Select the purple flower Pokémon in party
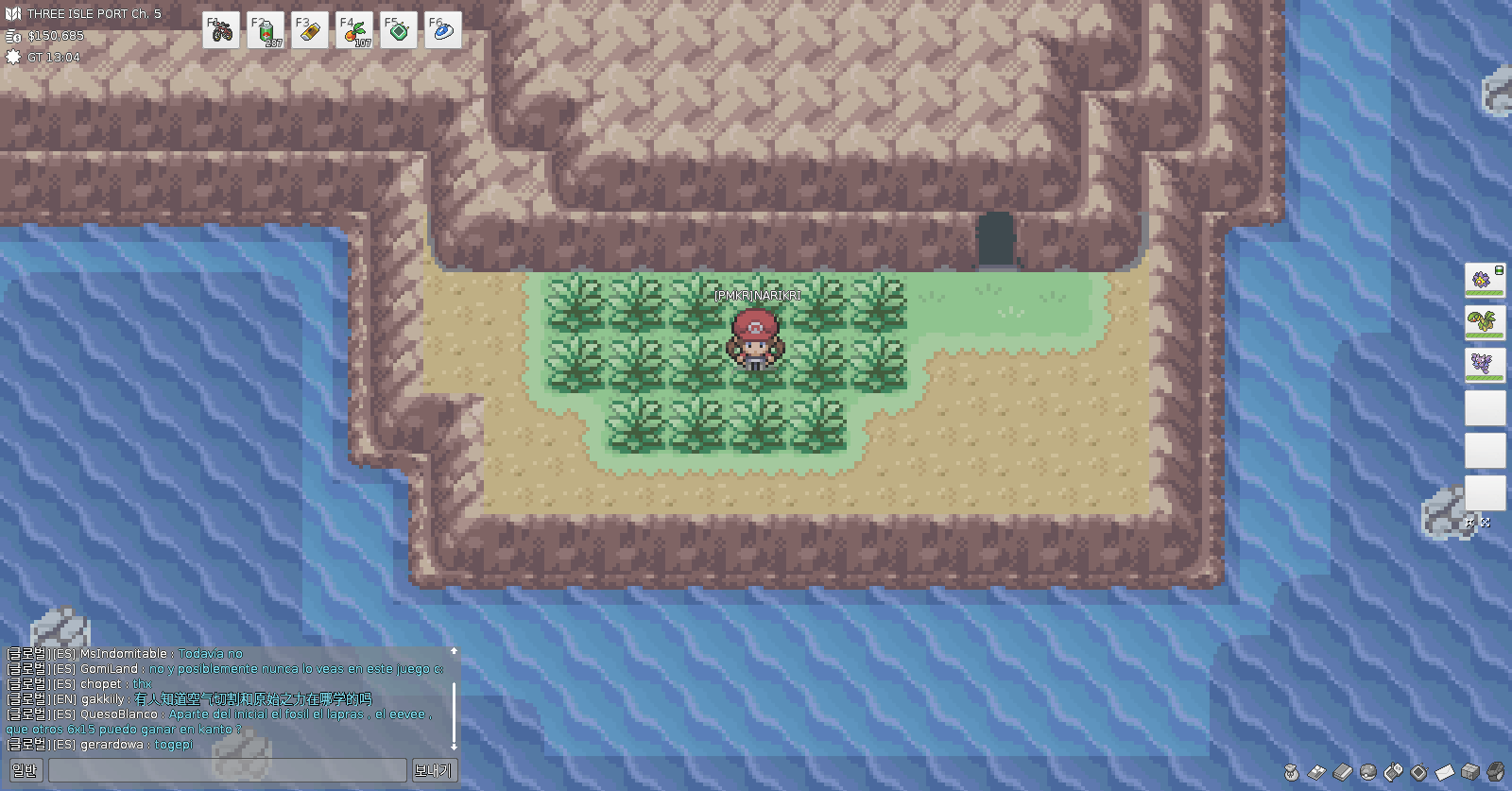Screen dimensions: 1512x791 [1485, 281]
